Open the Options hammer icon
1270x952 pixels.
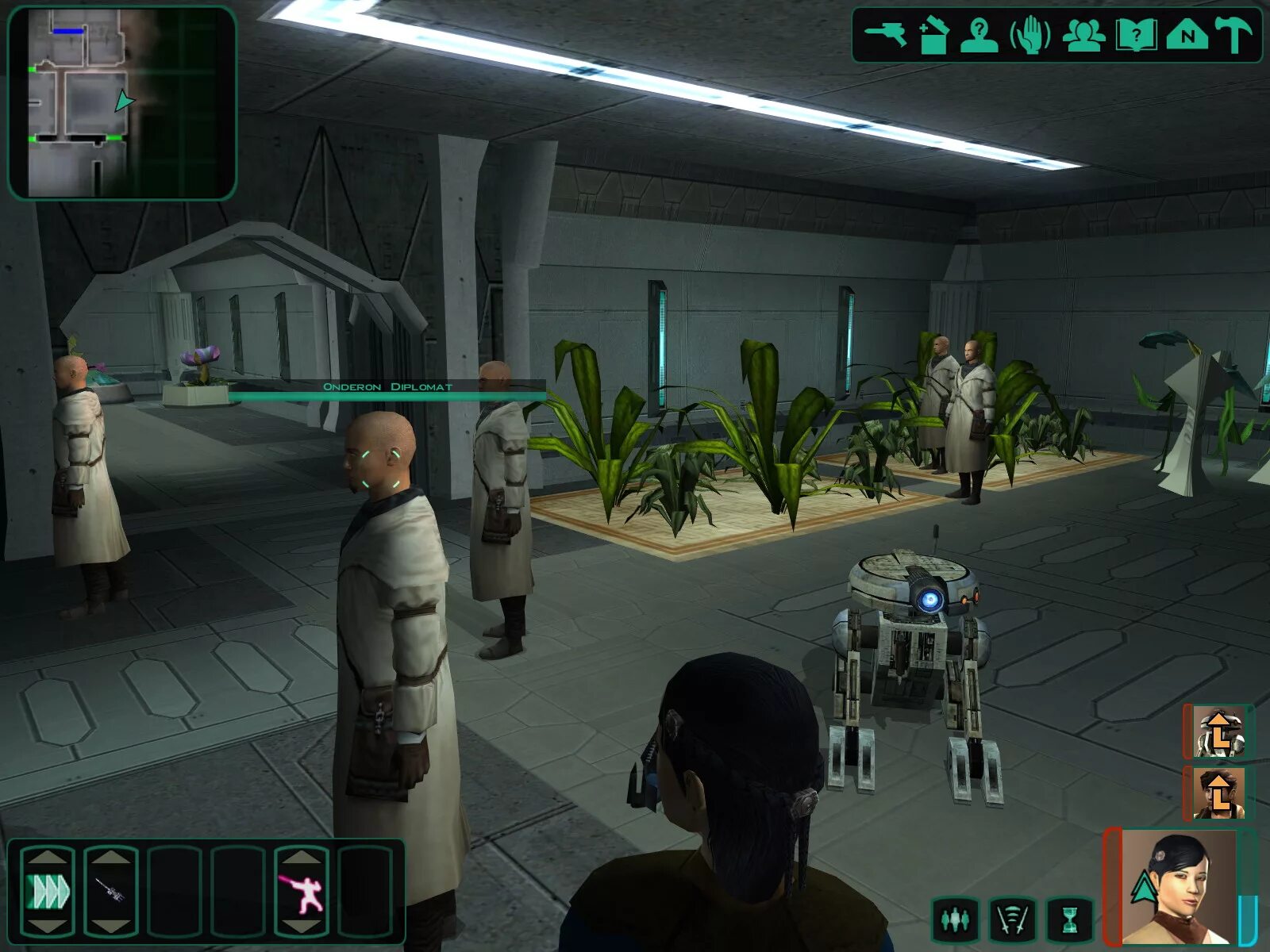(x=1233, y=36)
